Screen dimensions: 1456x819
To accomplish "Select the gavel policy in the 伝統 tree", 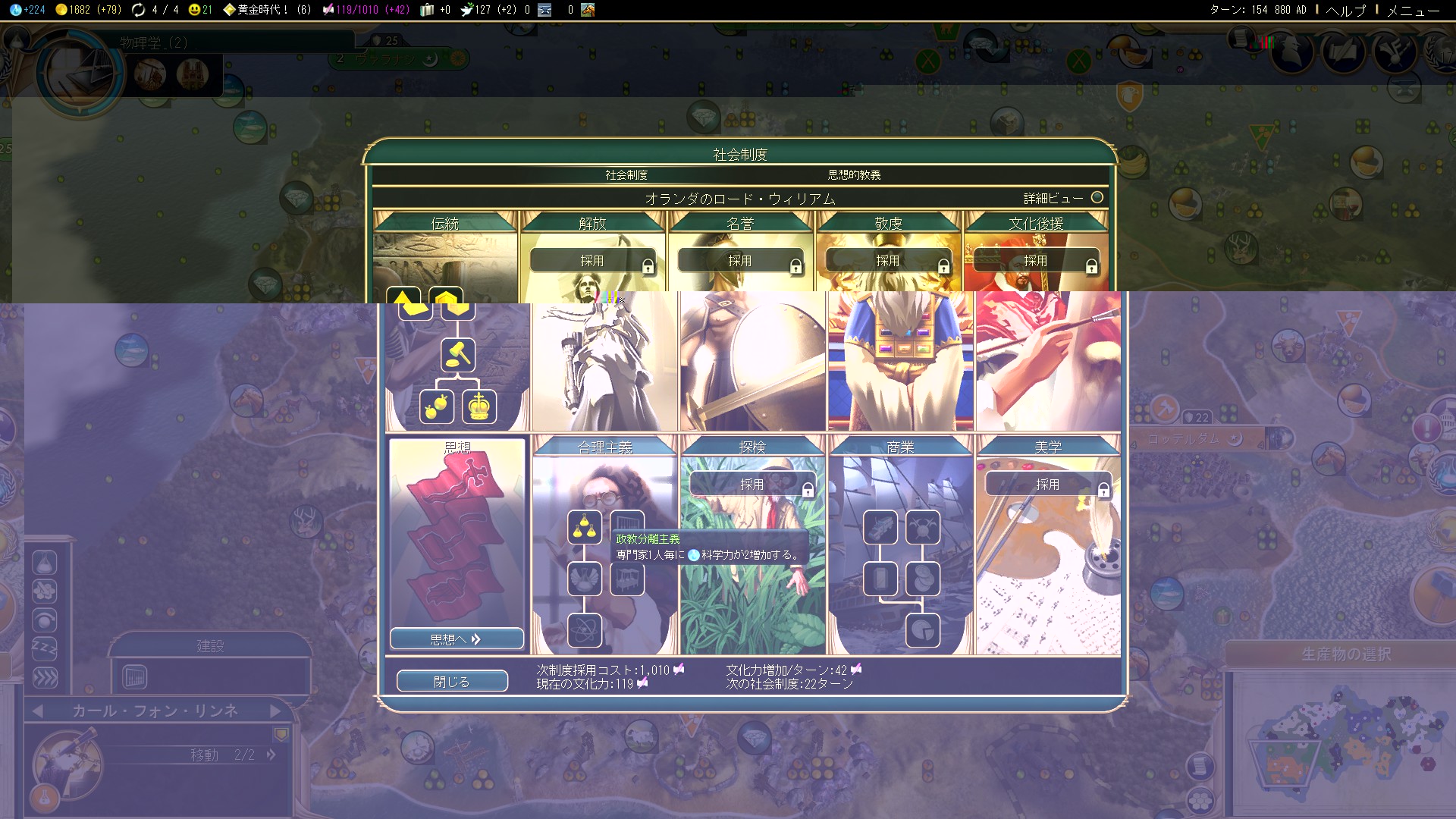I will tap(458, 355).
